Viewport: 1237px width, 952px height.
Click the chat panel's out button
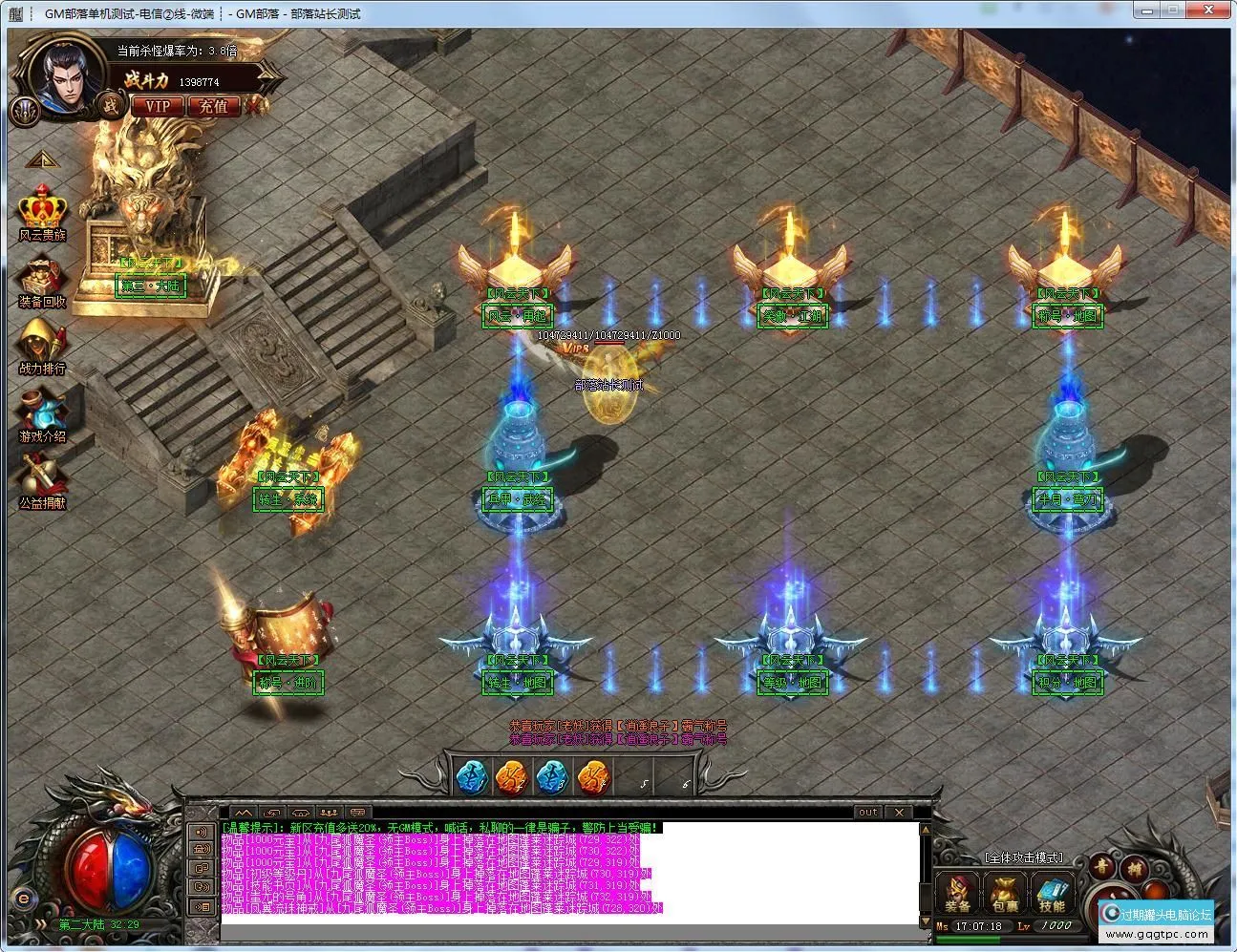tap(867, 813)
